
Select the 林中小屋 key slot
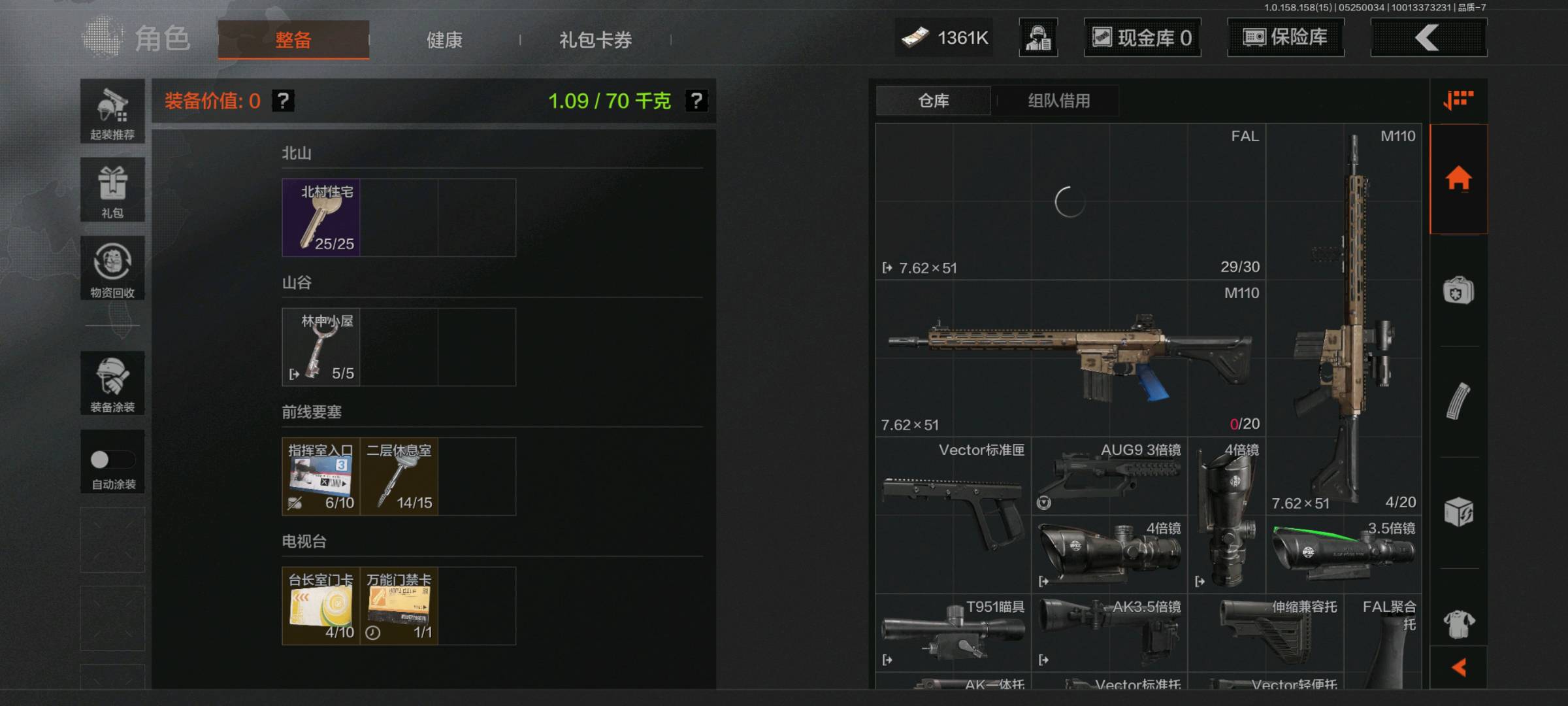(321, 347)
